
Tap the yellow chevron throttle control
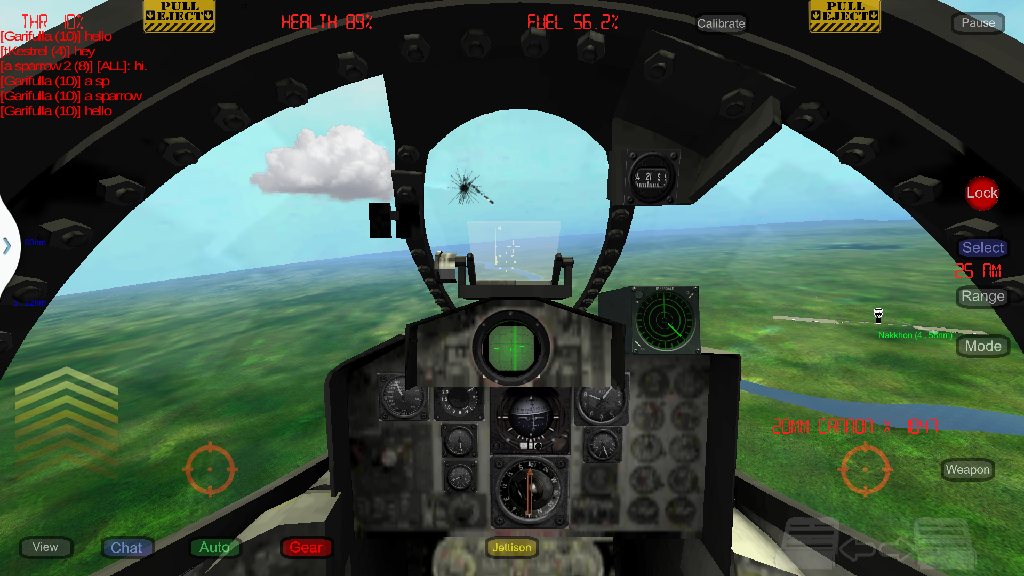pos(66,405)
